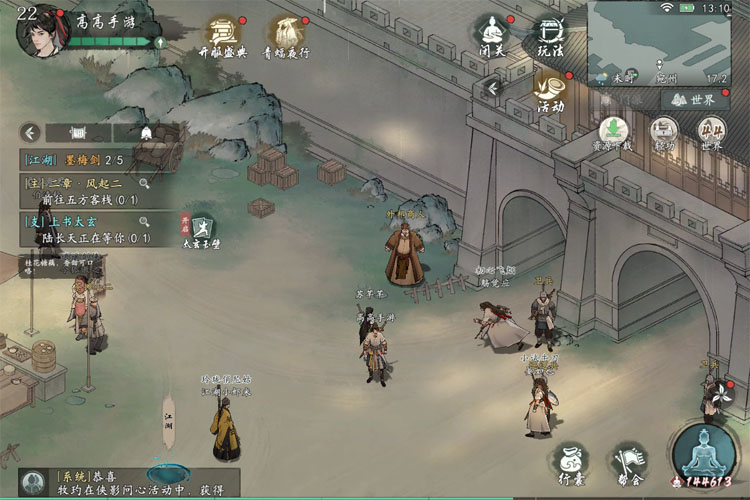Viewport: 750px width, 500px height.
Task: Open the 开服盛典 server launch event
Action: click(223, 34)
